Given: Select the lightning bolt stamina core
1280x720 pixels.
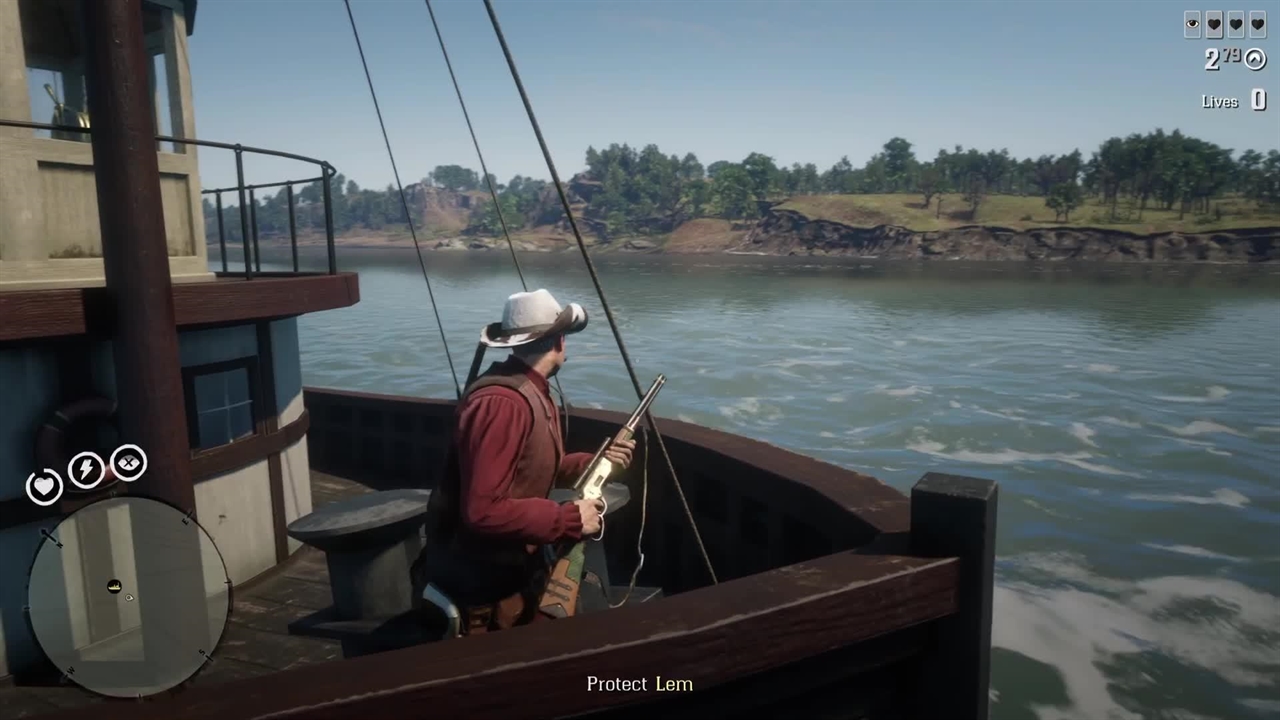Looking at the screenshot, I should click(85, 470).
